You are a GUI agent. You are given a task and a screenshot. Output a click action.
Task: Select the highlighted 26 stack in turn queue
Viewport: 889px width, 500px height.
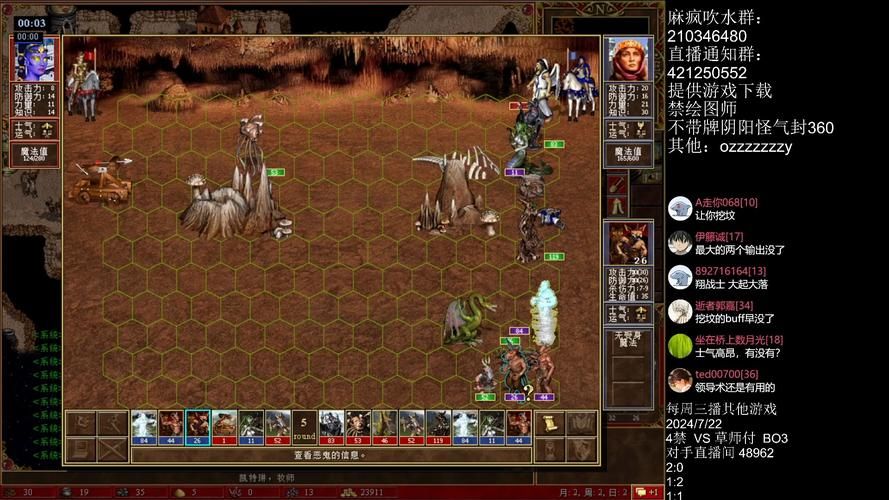(198, 427)
